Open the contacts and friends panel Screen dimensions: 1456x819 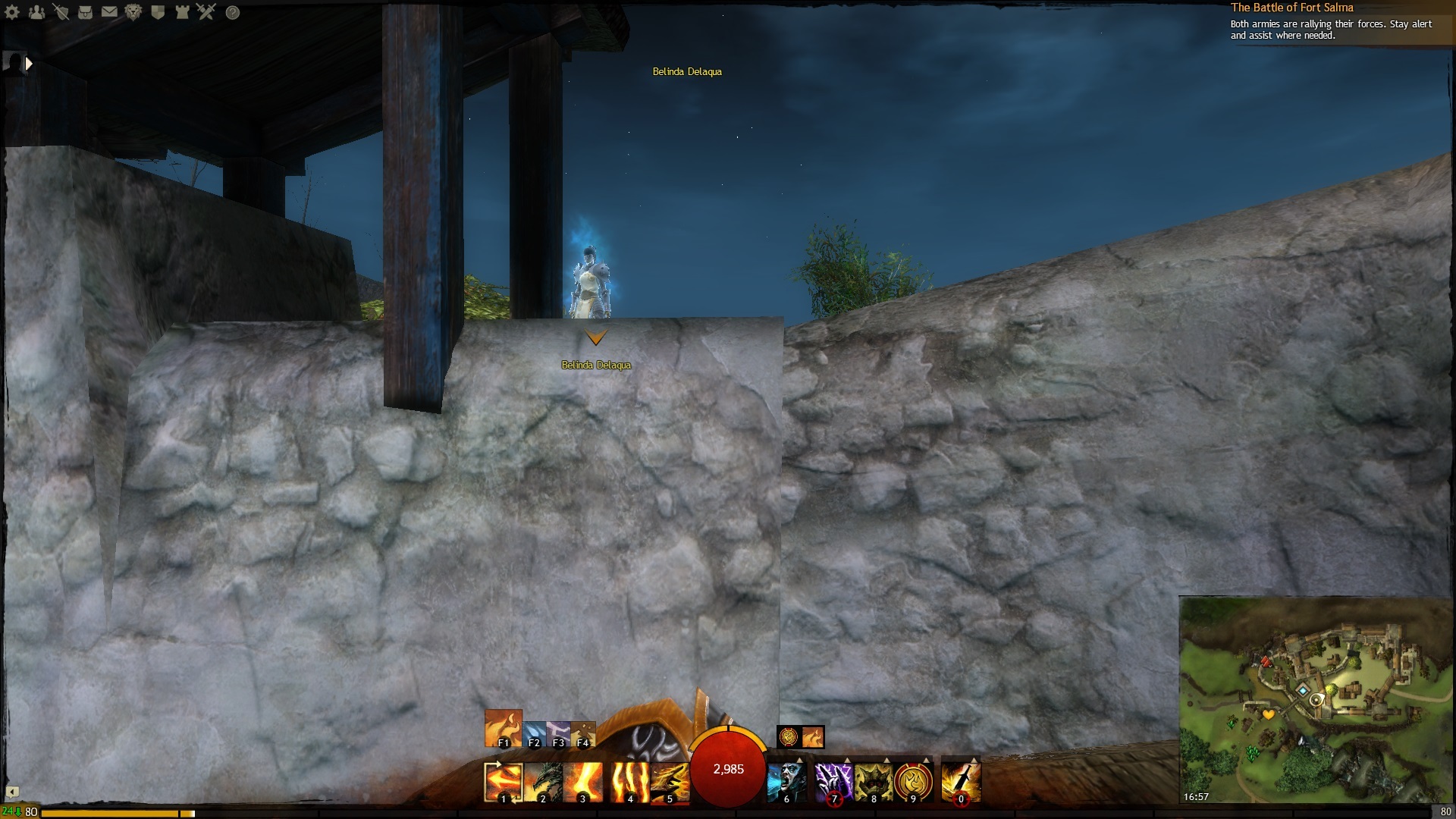pos(36,12)
